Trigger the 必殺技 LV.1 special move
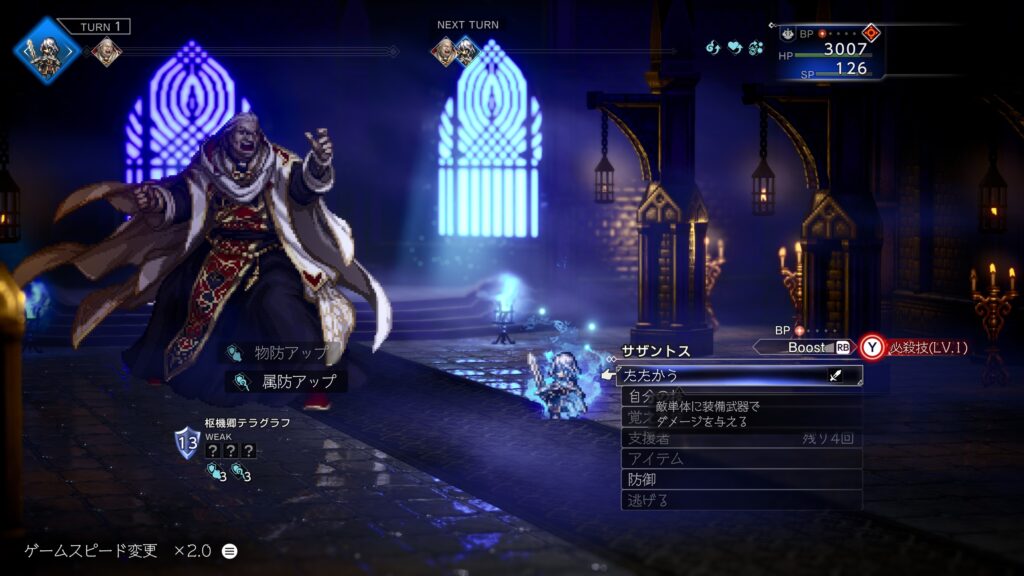The width and height of the screenshot is (1024, 576). 915,347
